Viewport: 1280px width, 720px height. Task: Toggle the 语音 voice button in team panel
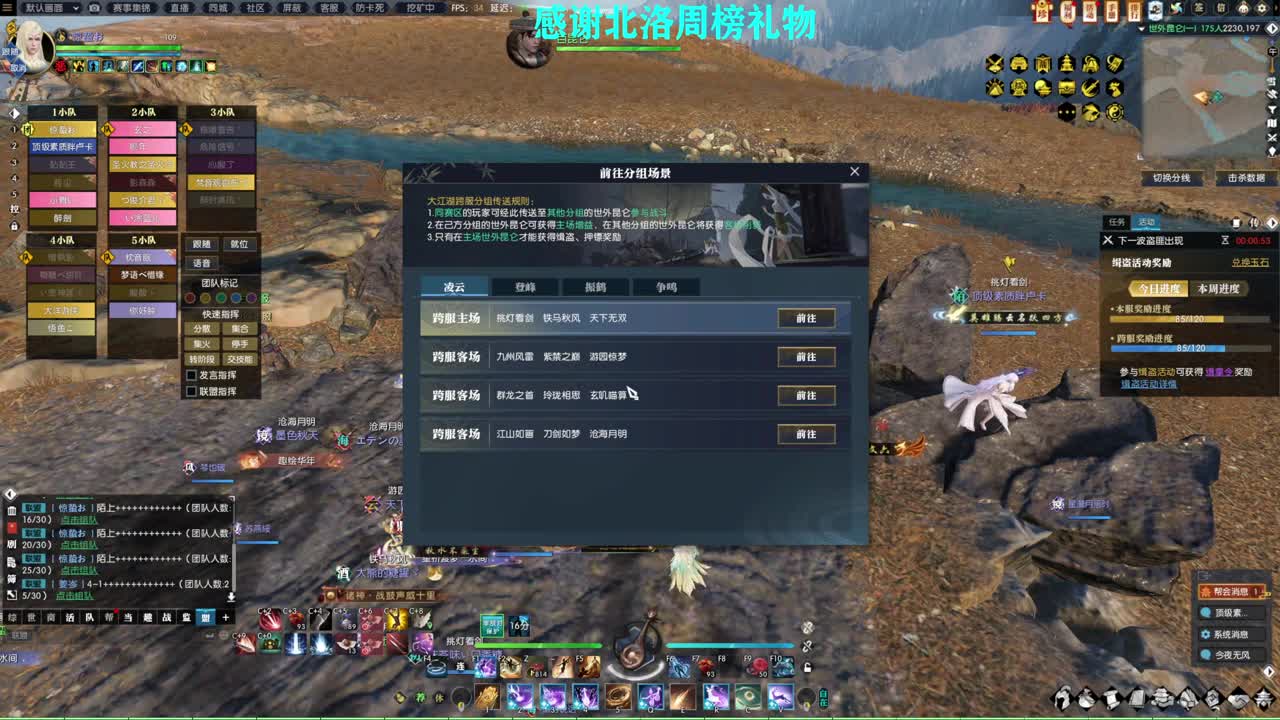[x=201, y=263]
